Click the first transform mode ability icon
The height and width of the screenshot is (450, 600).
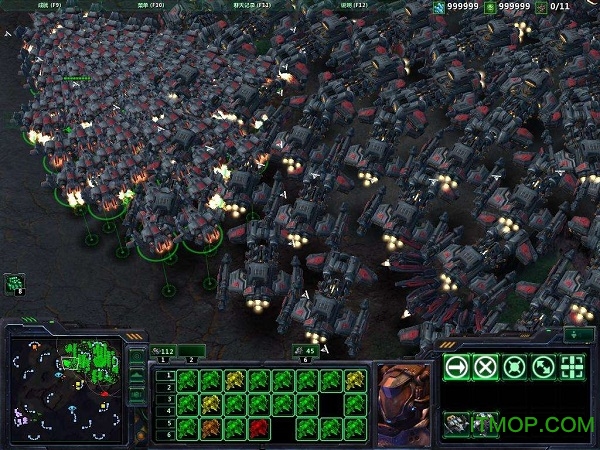point(457,424)
